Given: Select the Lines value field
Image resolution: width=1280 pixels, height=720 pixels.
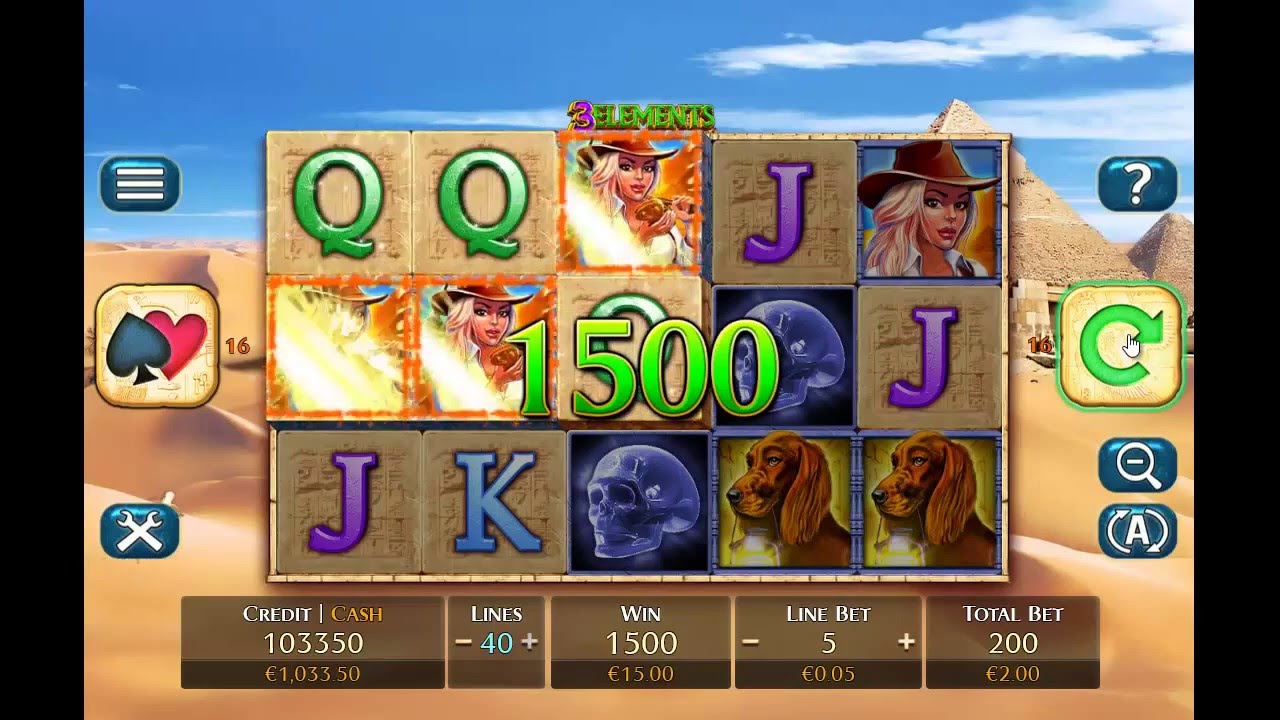Looking at the screenshot, I should [x=496, y=642].
